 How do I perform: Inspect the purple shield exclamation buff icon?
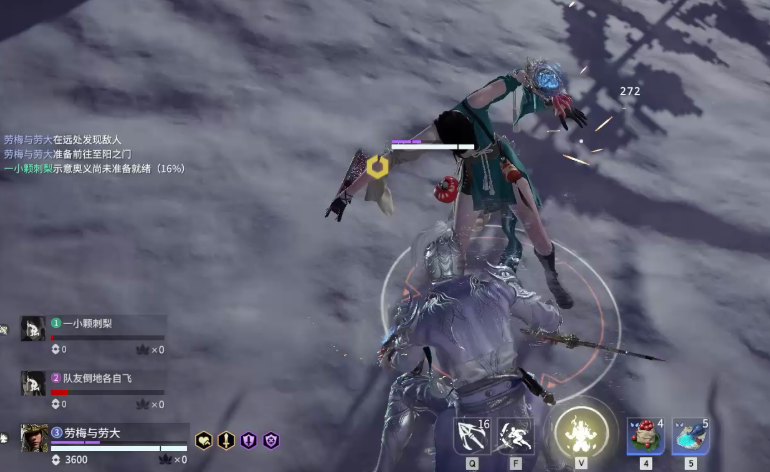tap(248, 440)
